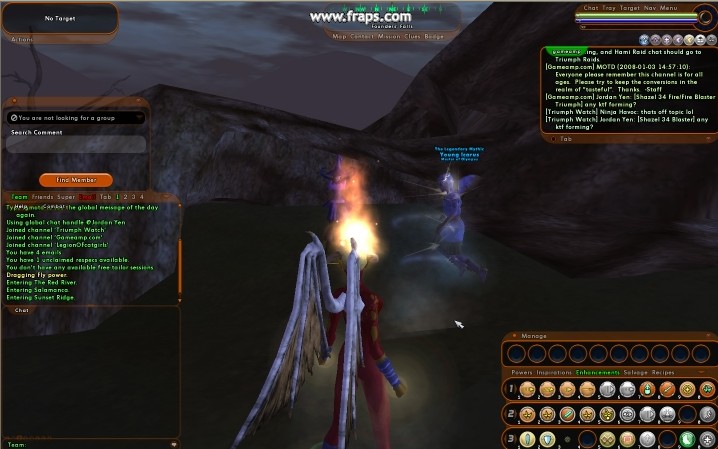Screen dimensions: 718x449
Task: Click the Manage header in enhancement window
Action: [534, 336]
